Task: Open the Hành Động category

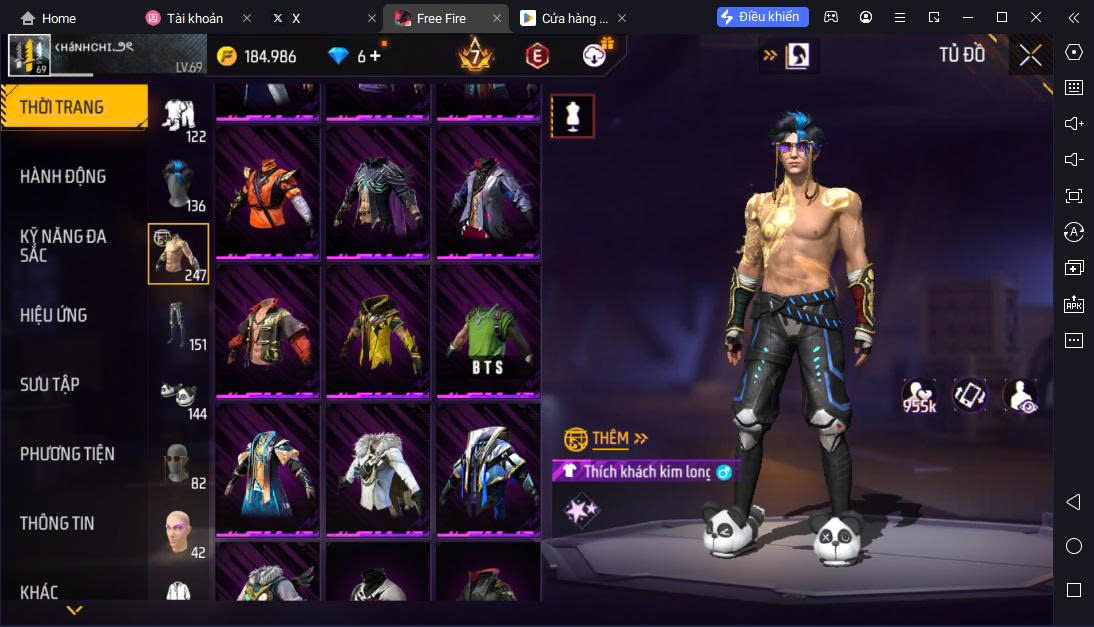Action: click(63, 177)
